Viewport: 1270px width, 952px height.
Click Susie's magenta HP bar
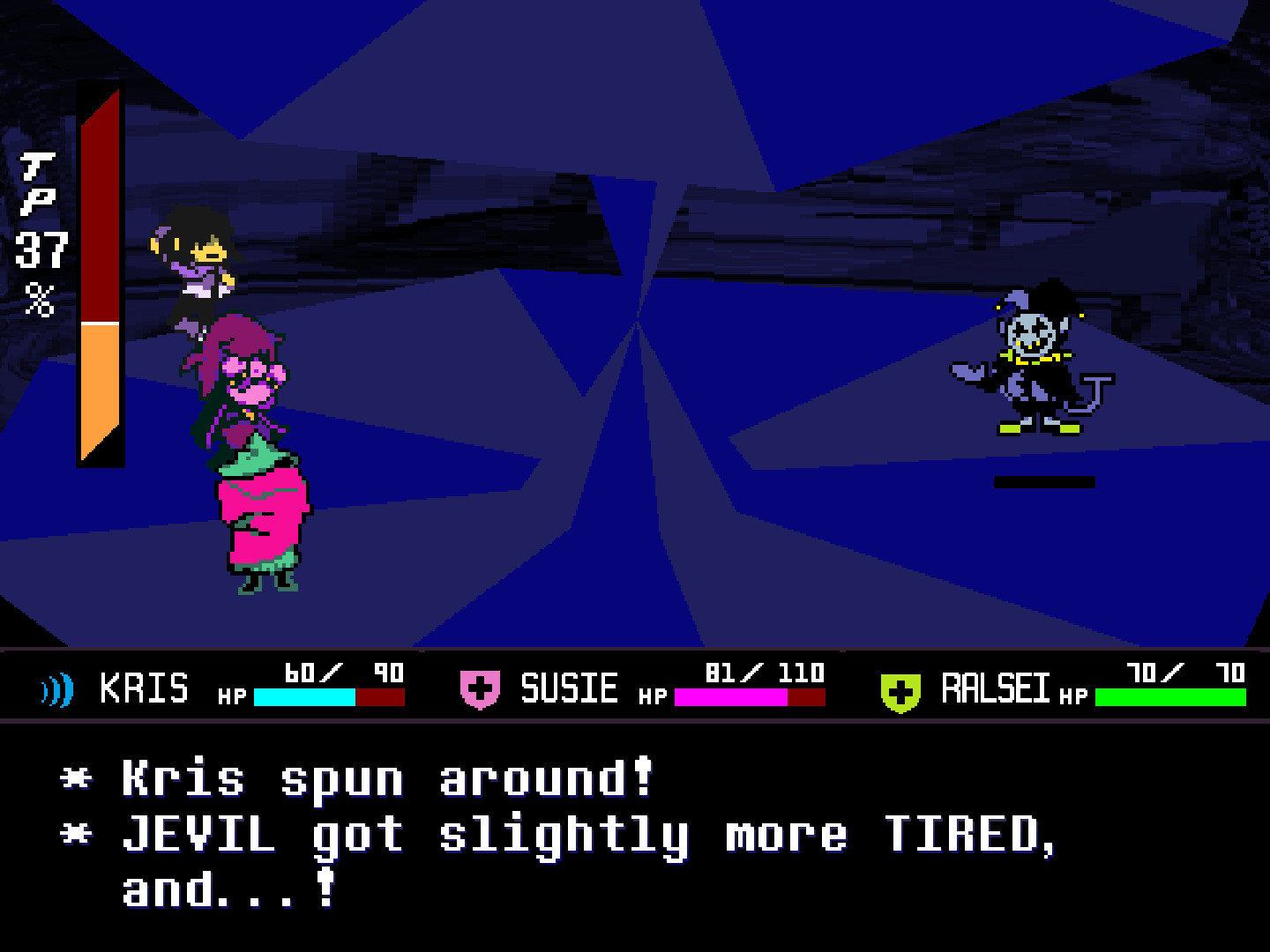(730, 698)
